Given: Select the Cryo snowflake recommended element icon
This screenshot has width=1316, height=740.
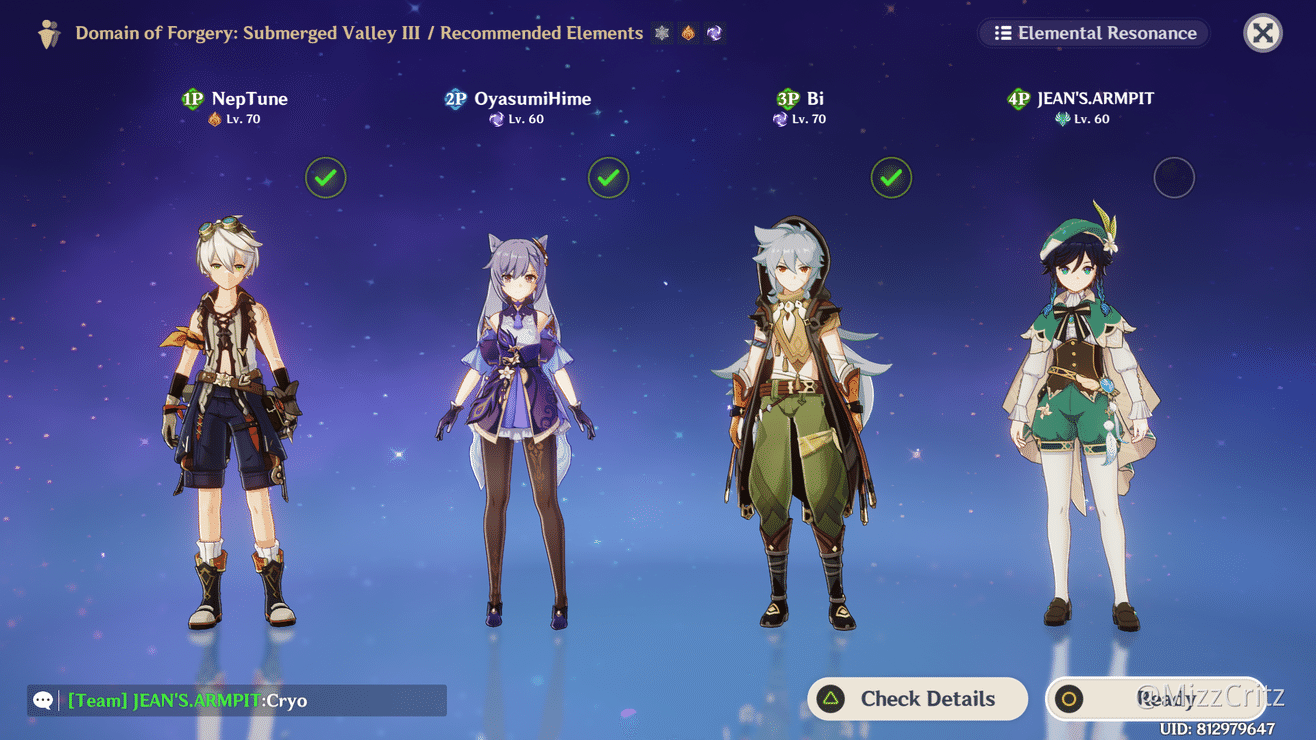Looking at the screenshot, I should [x=662, y=33].
